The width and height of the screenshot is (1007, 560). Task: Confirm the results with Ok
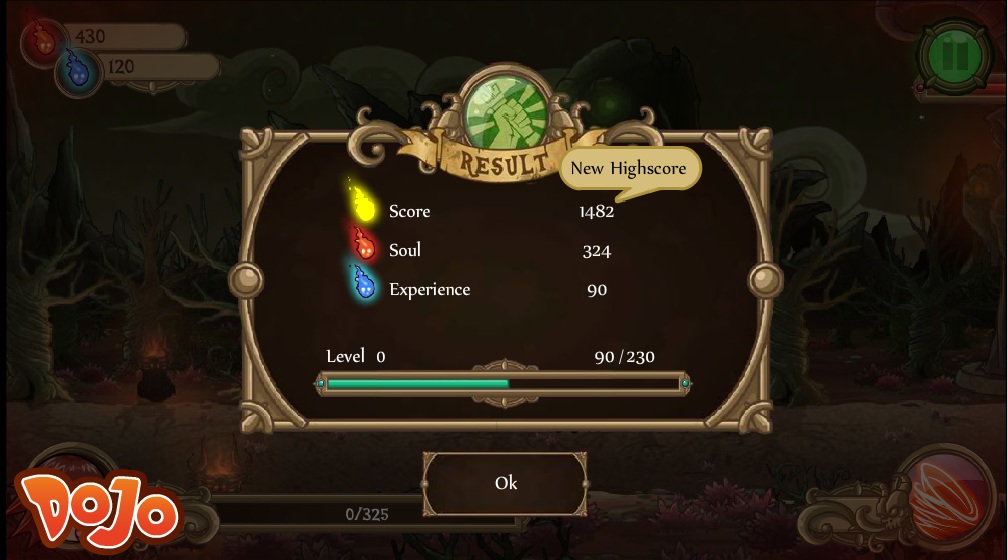505,483
